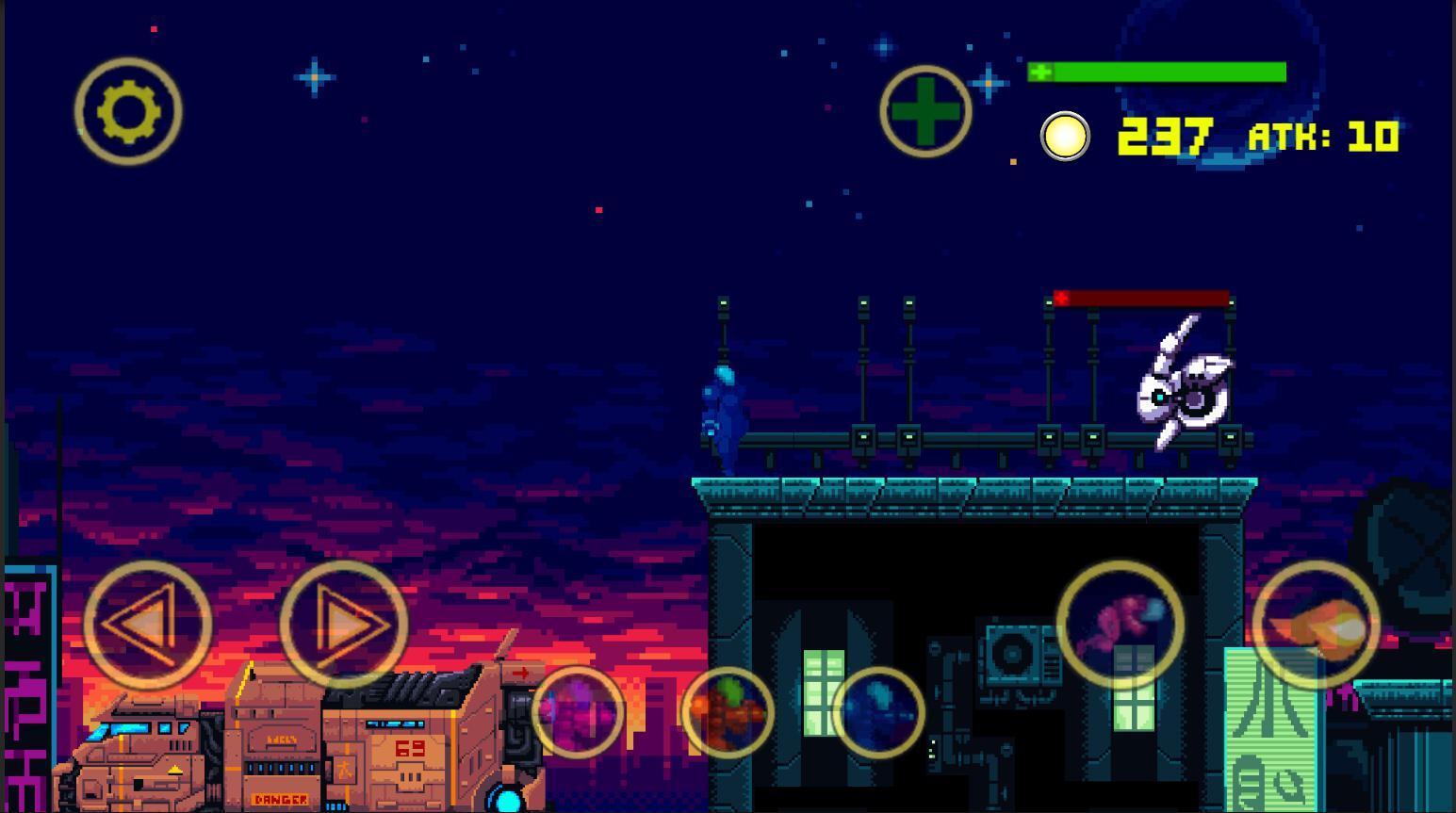Image resolution: width=1456 pixels, height=813 pixels.
Task: Click the pink neon sign on the left edge
Action: point(24,688)
